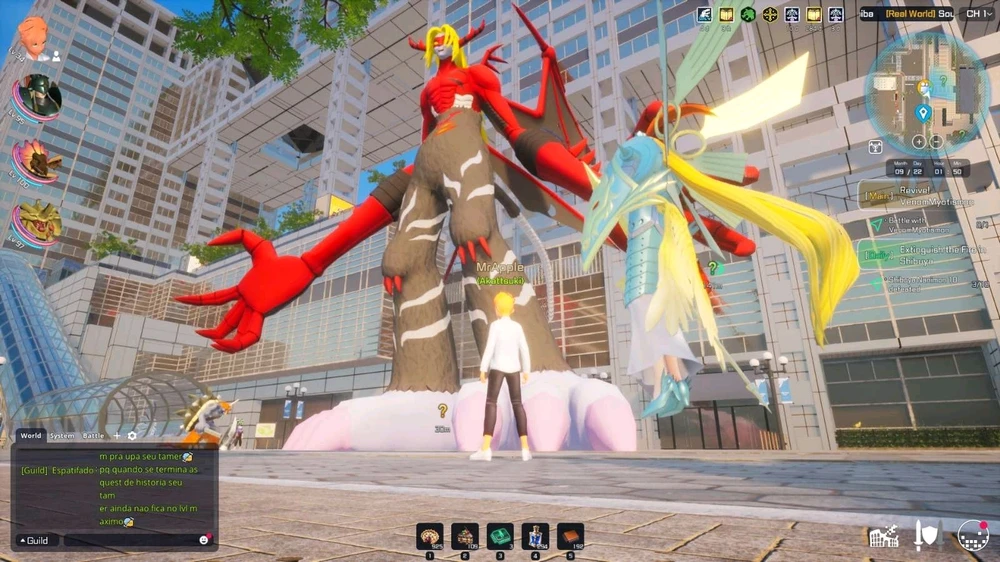This screenshot has height=562, width=1000.
Task: Use the blue potion bottle in slot 4
Action: (535, 537)
